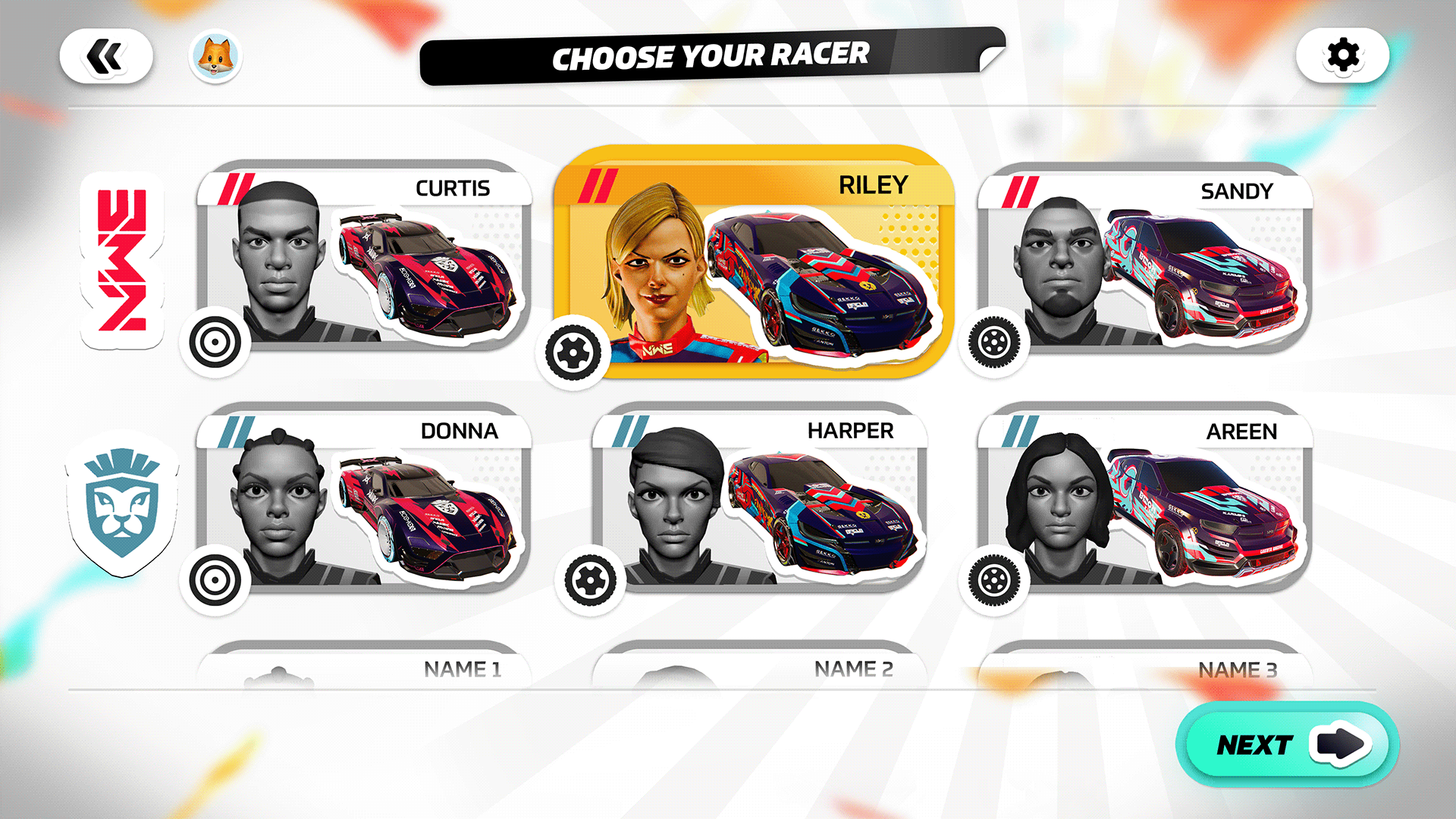
Task: Click the gear wheel badge on Harper's card
Action: (590, 579)
